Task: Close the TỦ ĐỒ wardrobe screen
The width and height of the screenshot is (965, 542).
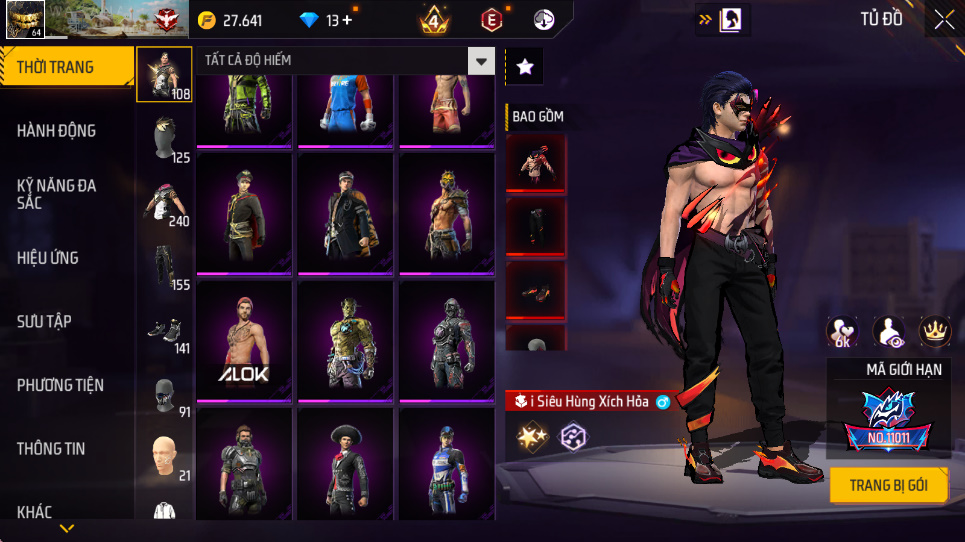Action: [x=943, y=19]
